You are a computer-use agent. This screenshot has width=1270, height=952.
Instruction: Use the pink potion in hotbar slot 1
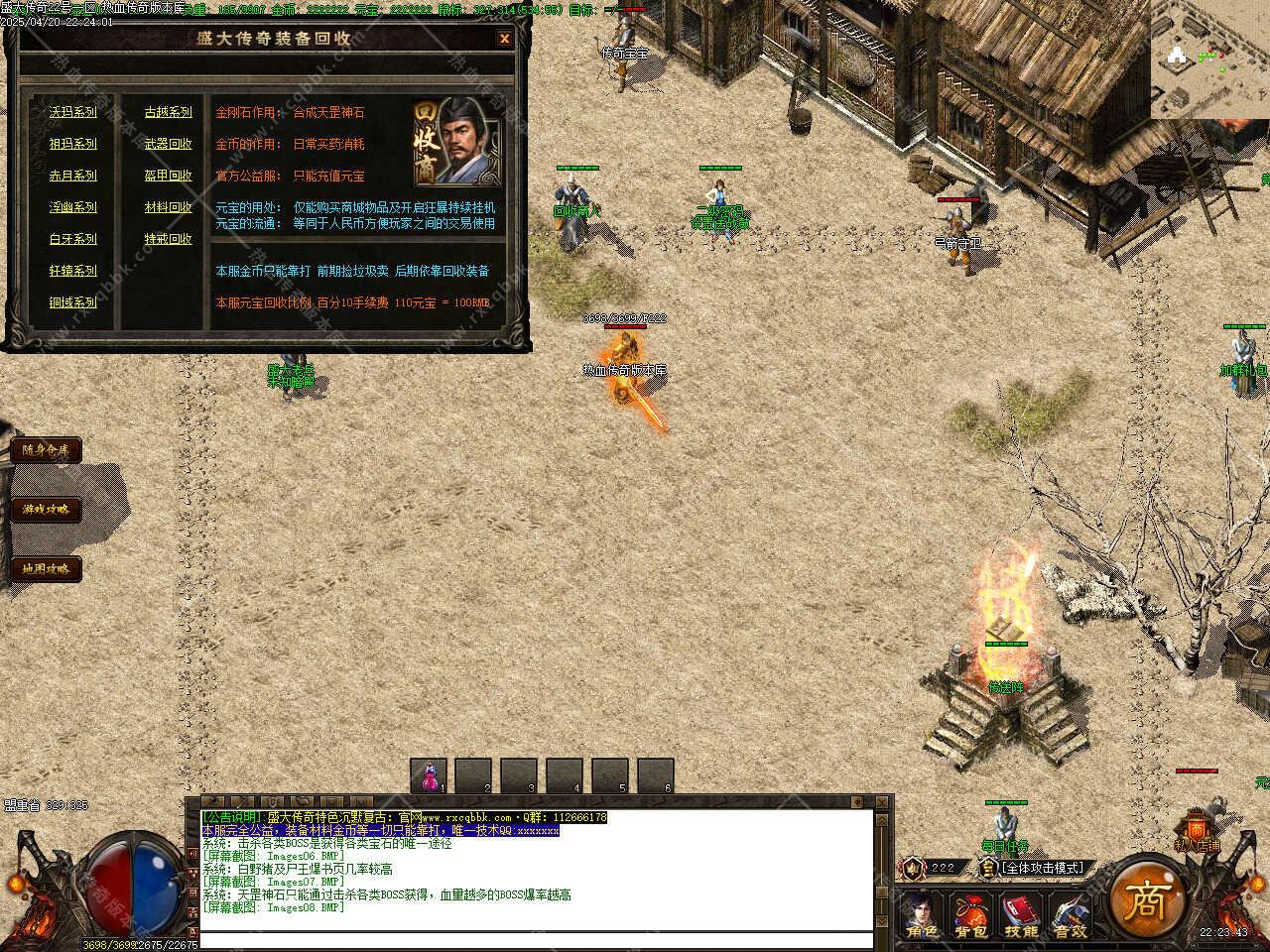(429, 775)
